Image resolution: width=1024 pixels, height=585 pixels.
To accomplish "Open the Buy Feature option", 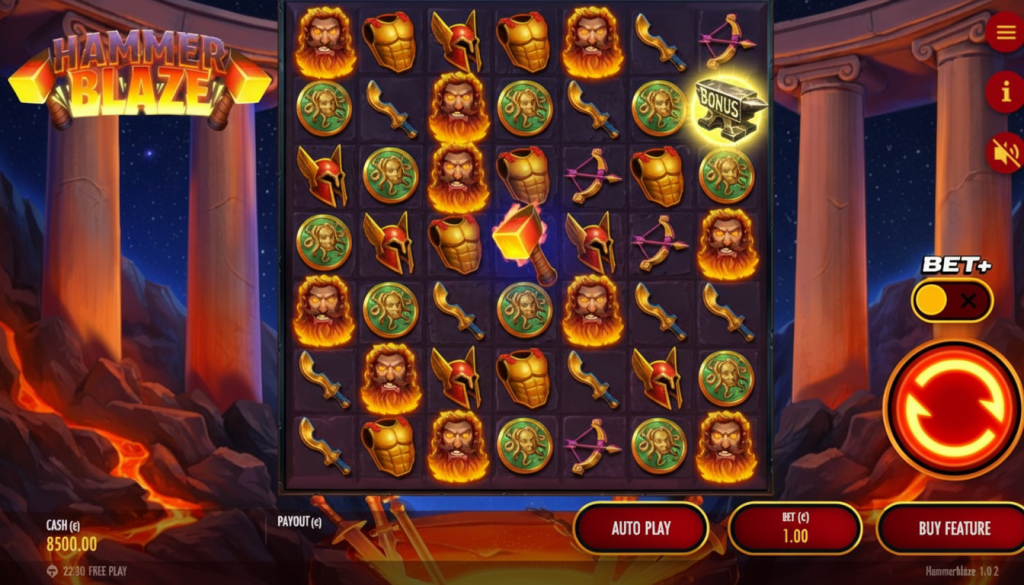I will pos(953,528).
